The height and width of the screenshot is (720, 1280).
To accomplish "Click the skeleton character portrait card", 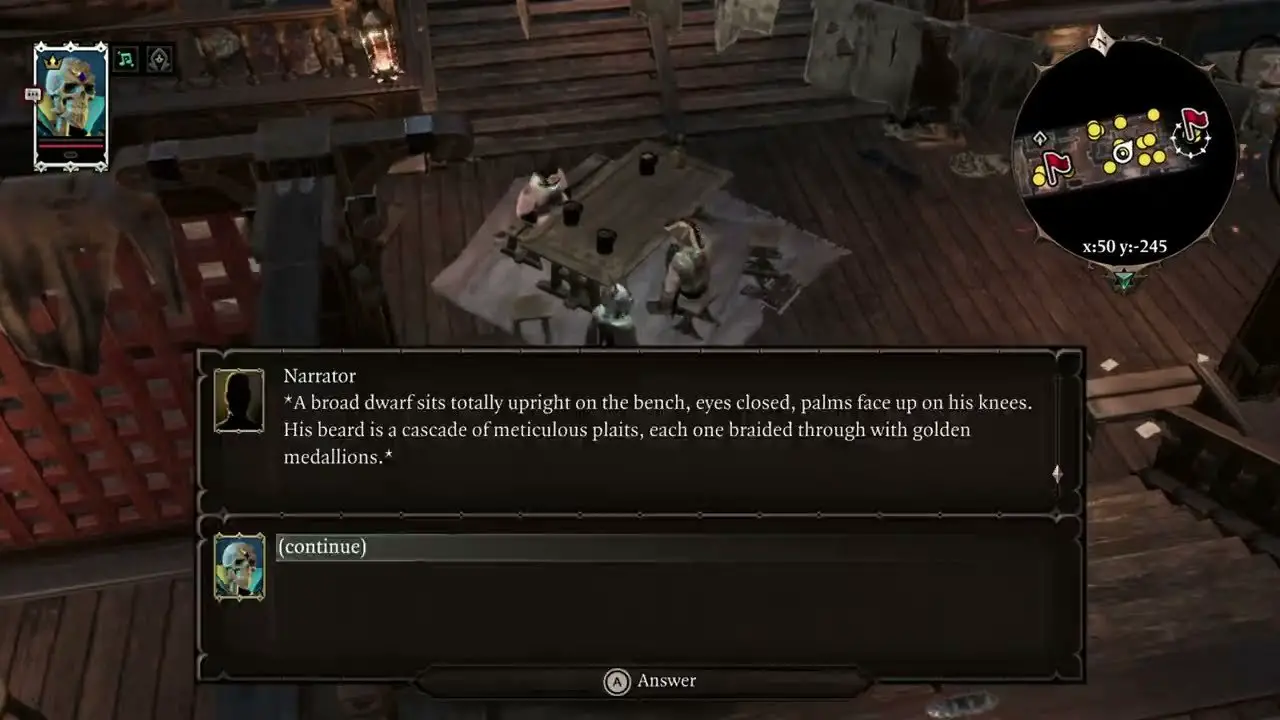I will [x=70, y=107].
